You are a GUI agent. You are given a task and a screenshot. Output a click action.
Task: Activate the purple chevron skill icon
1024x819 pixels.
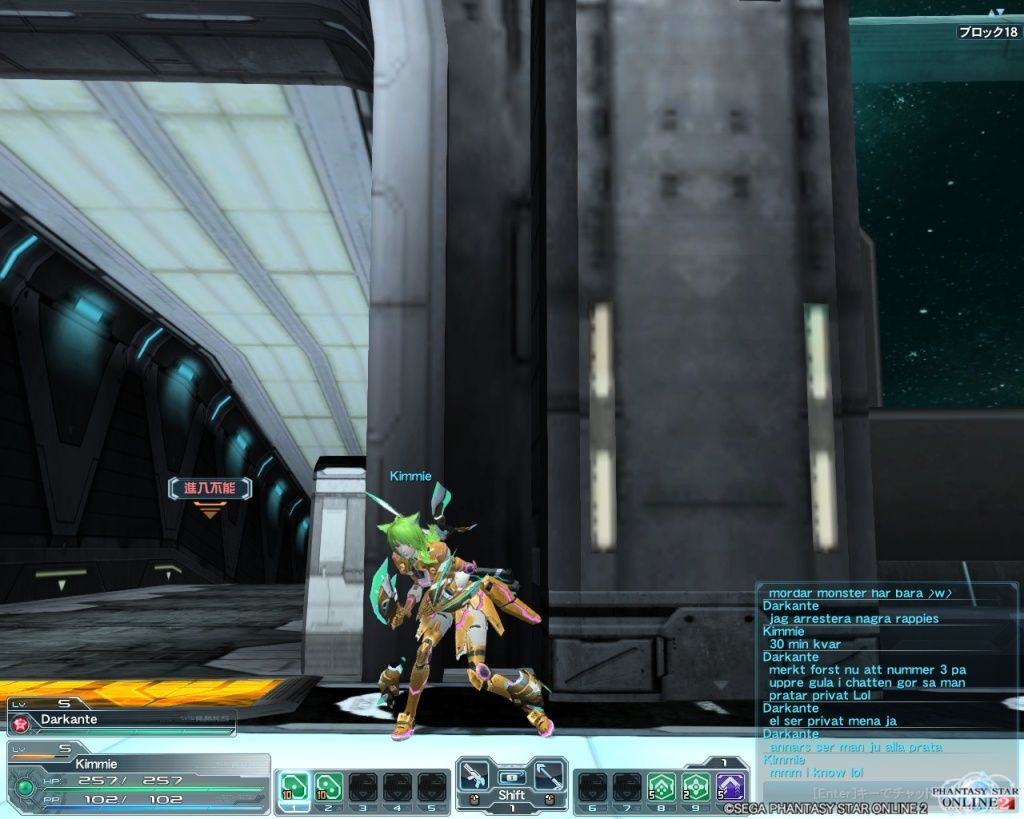(x=731, y=786)
